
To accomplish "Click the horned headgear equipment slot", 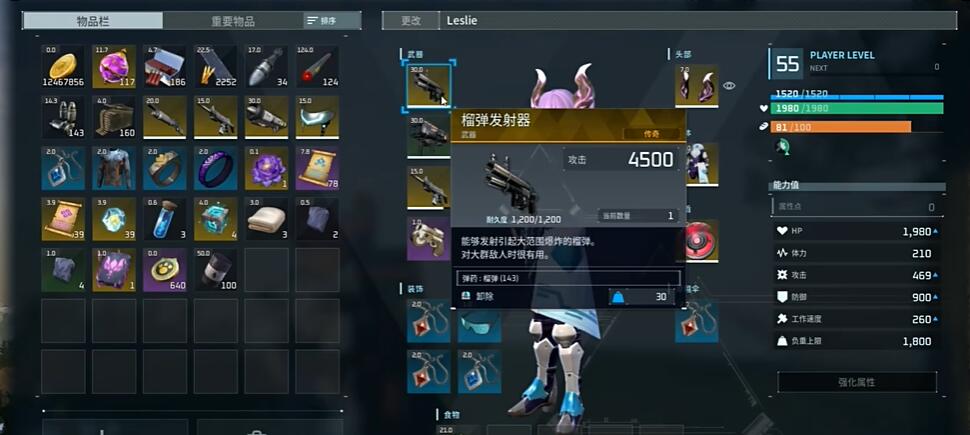I will (x=696, y=86).
